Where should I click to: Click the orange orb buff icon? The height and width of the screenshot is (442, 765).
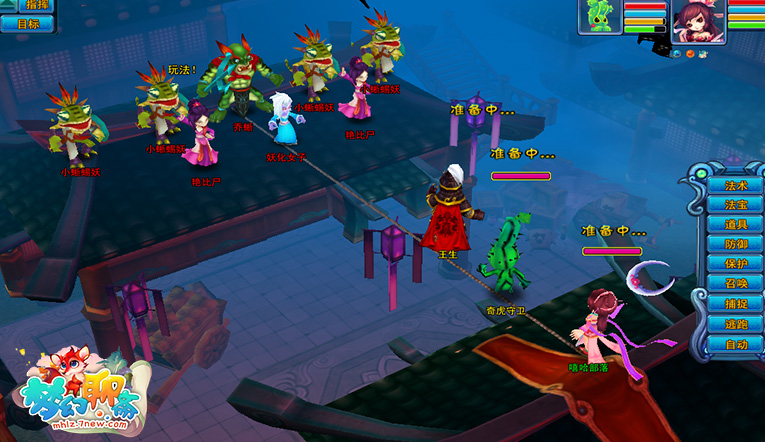(x=691, y=52)
